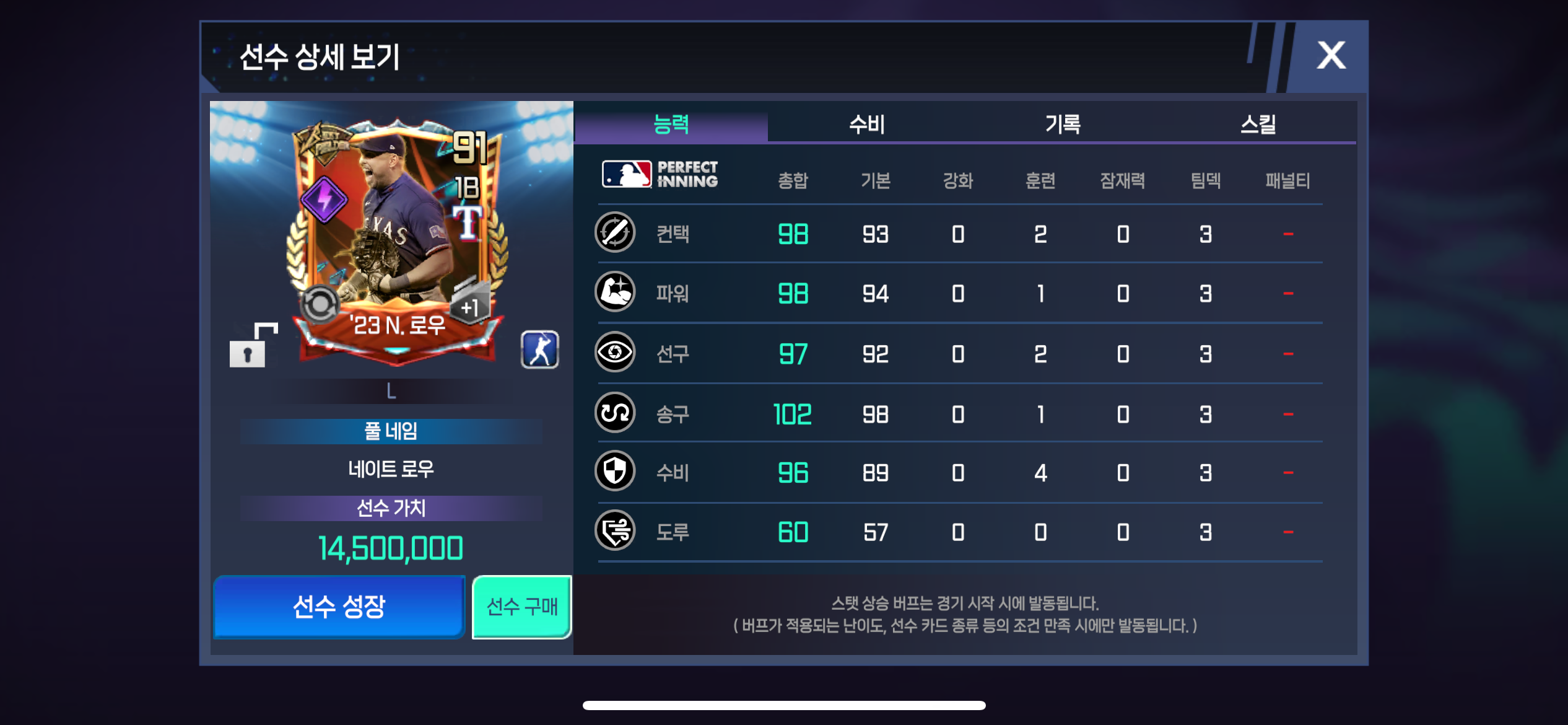Click the 도루 base-stealing stat icon
The height and width of the screenshot is (725, 1568).
(615, 531)
